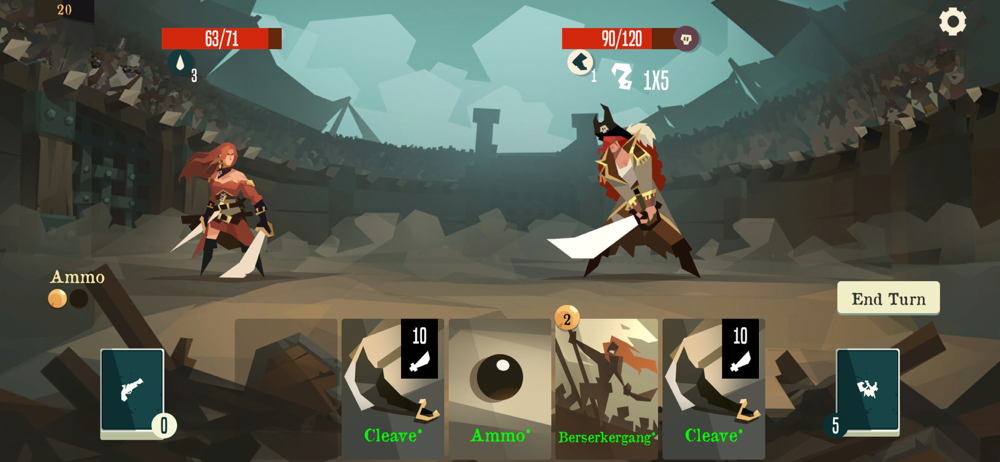View the discard pile showing 5 cards

pos(867,391)
